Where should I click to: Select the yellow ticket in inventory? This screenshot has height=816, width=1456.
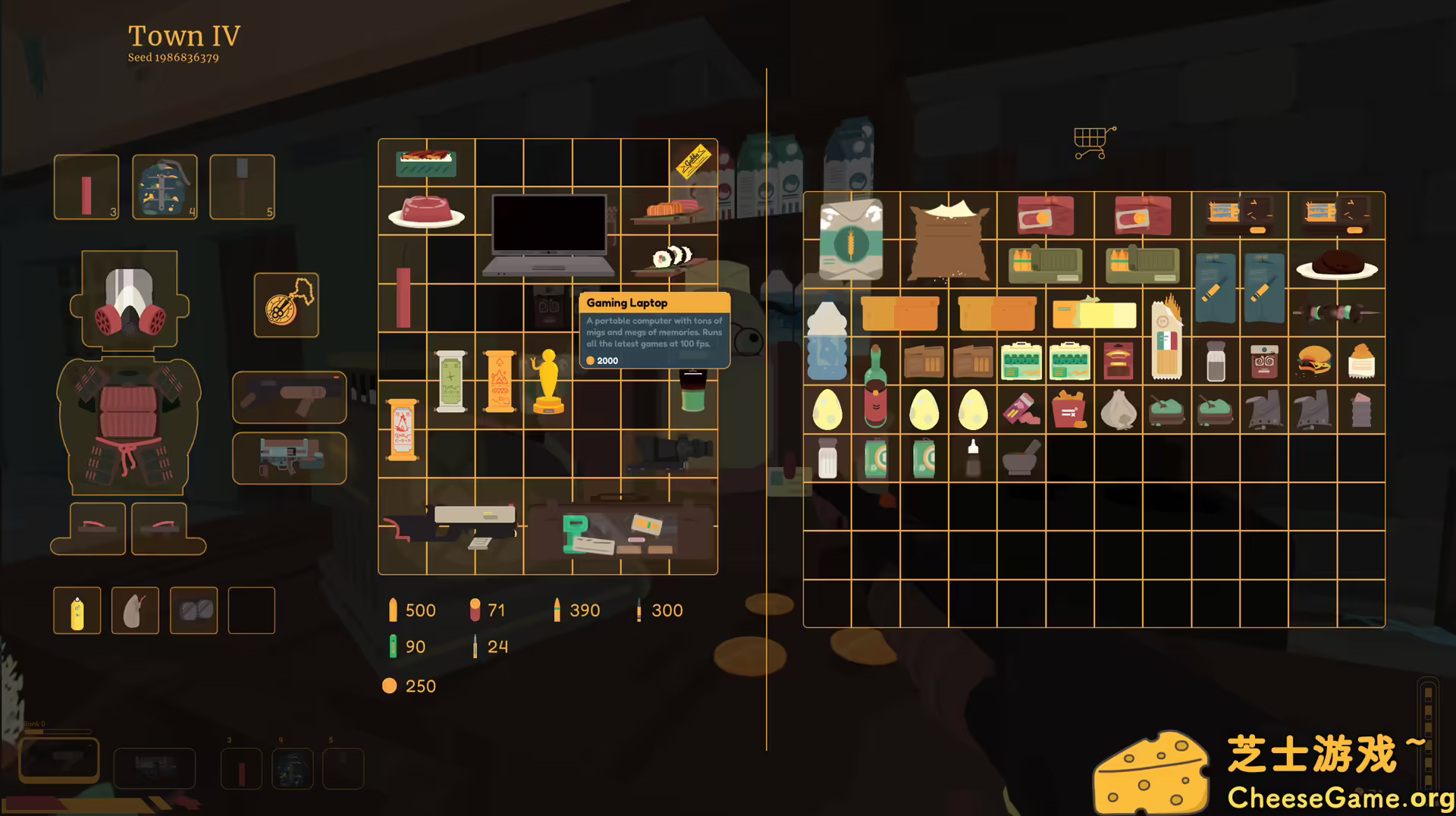(x=693, y=161)
